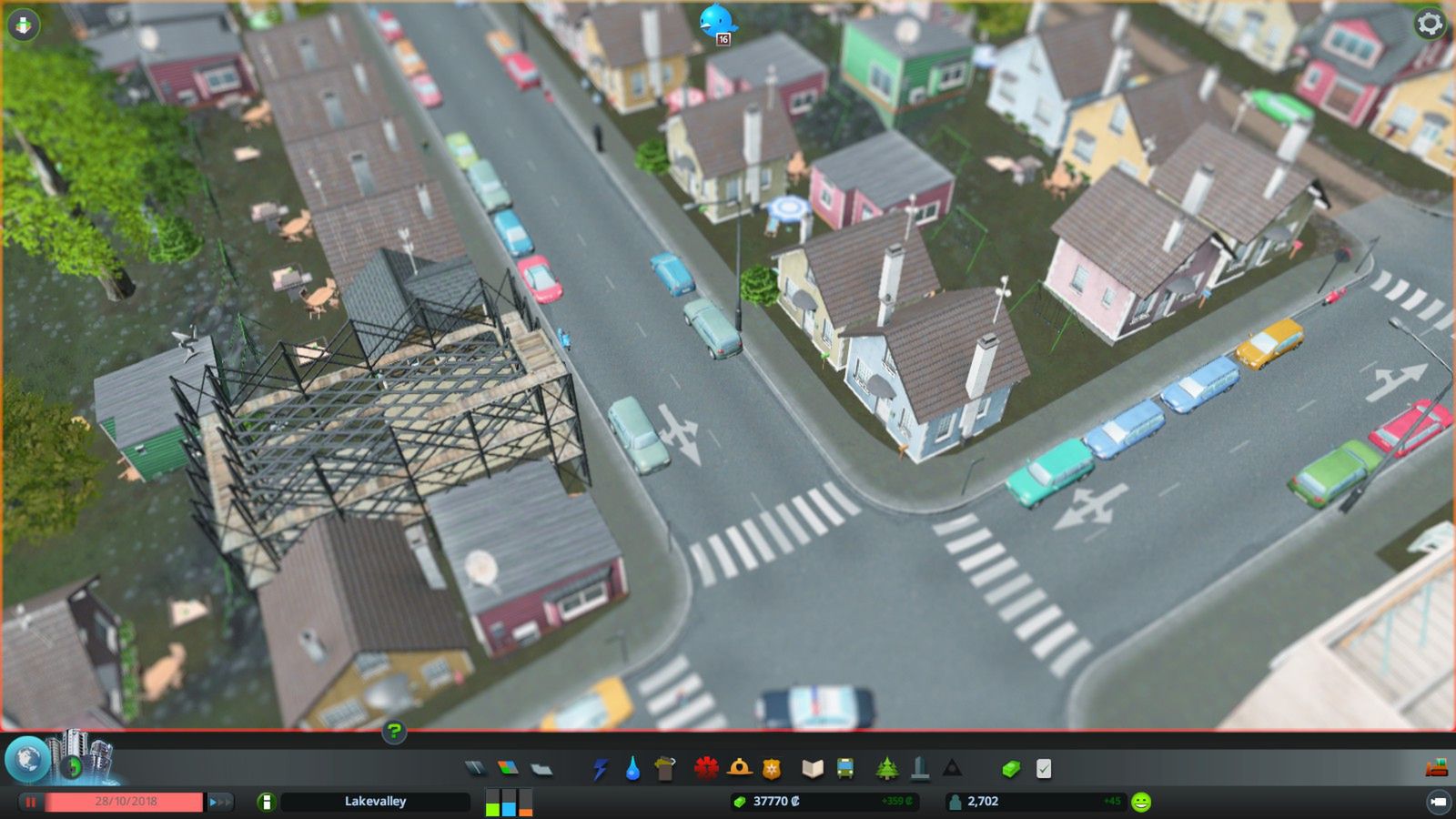Open the Electricity services menu
The width and height of the screenshot is (1456, 819).
(599, 769)
